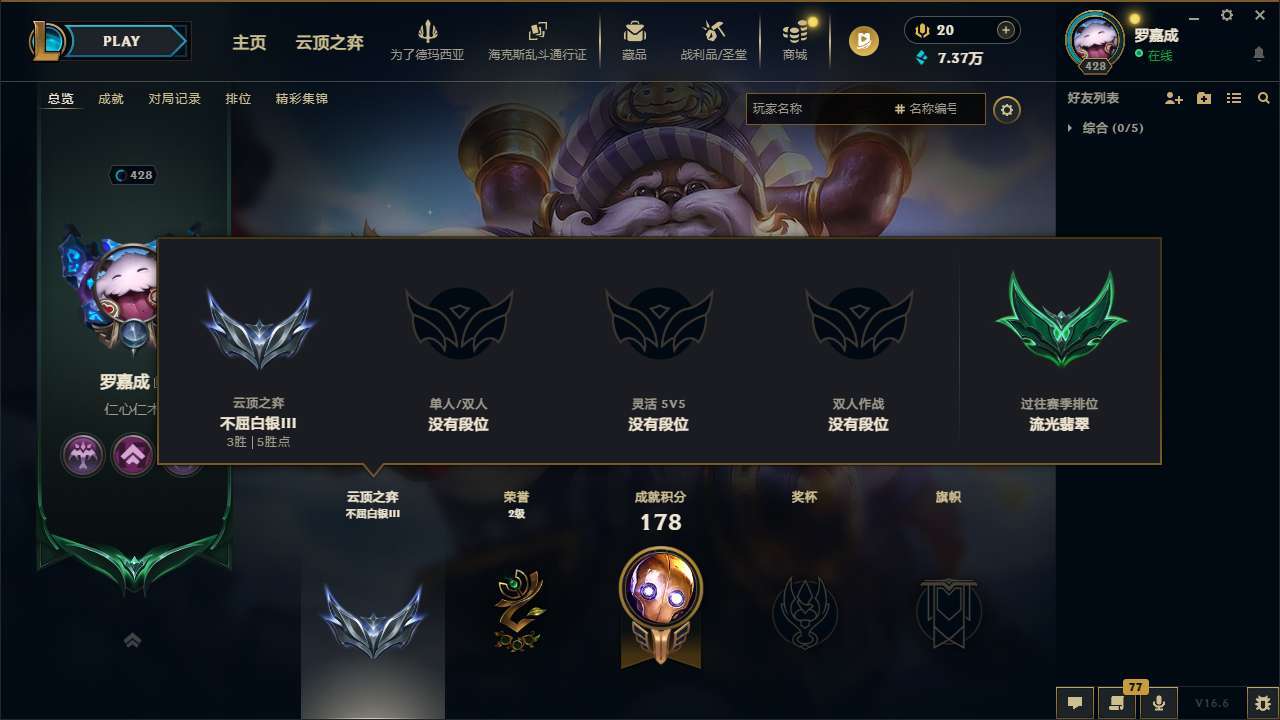Open the chat window
Screen dimensions: 1280x720
[1075, 703]
